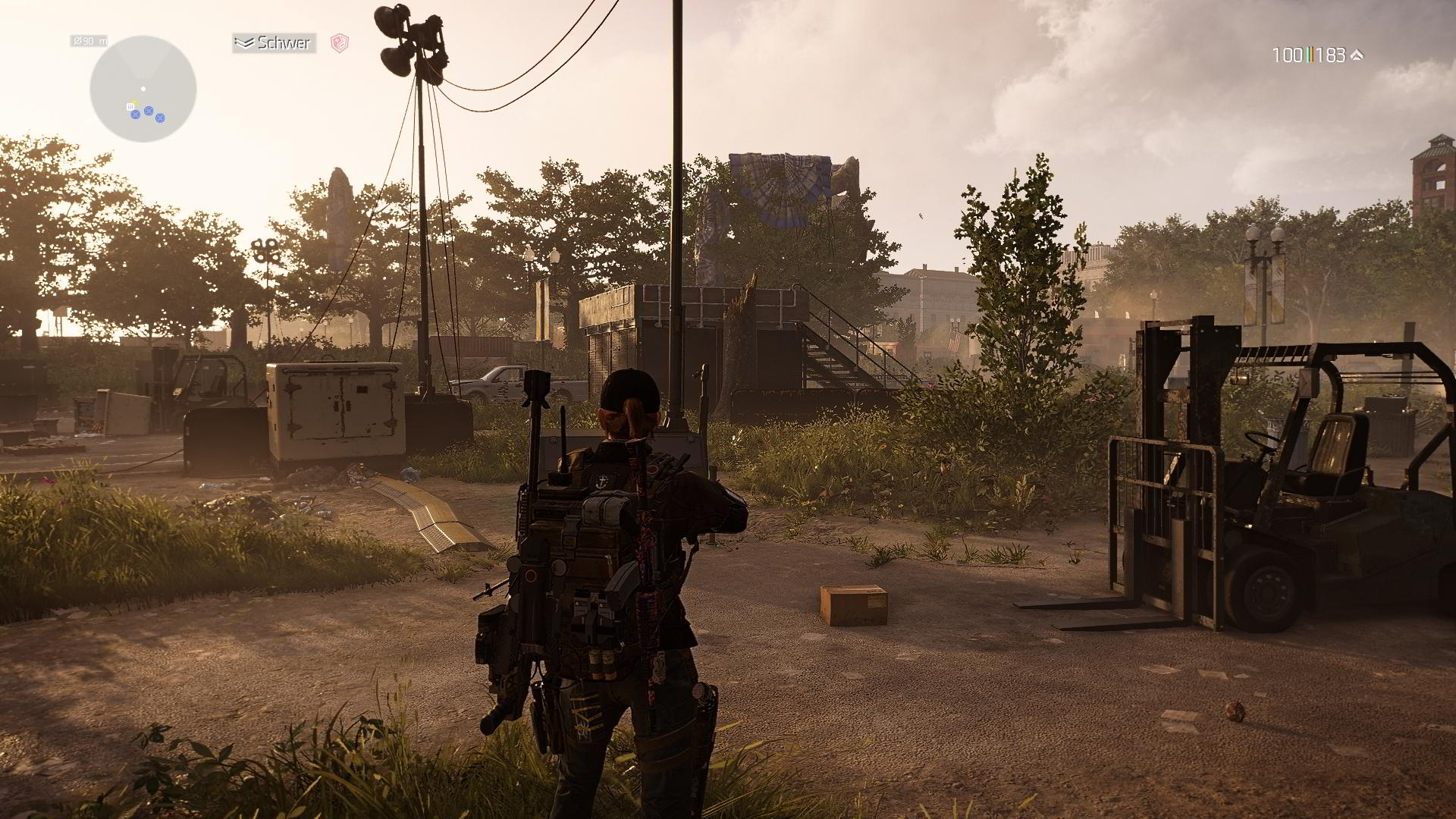1456x819 pixels.
Task: Expand the difficulty chevrons left of Schwer
Action: click(x=245, y=42)
